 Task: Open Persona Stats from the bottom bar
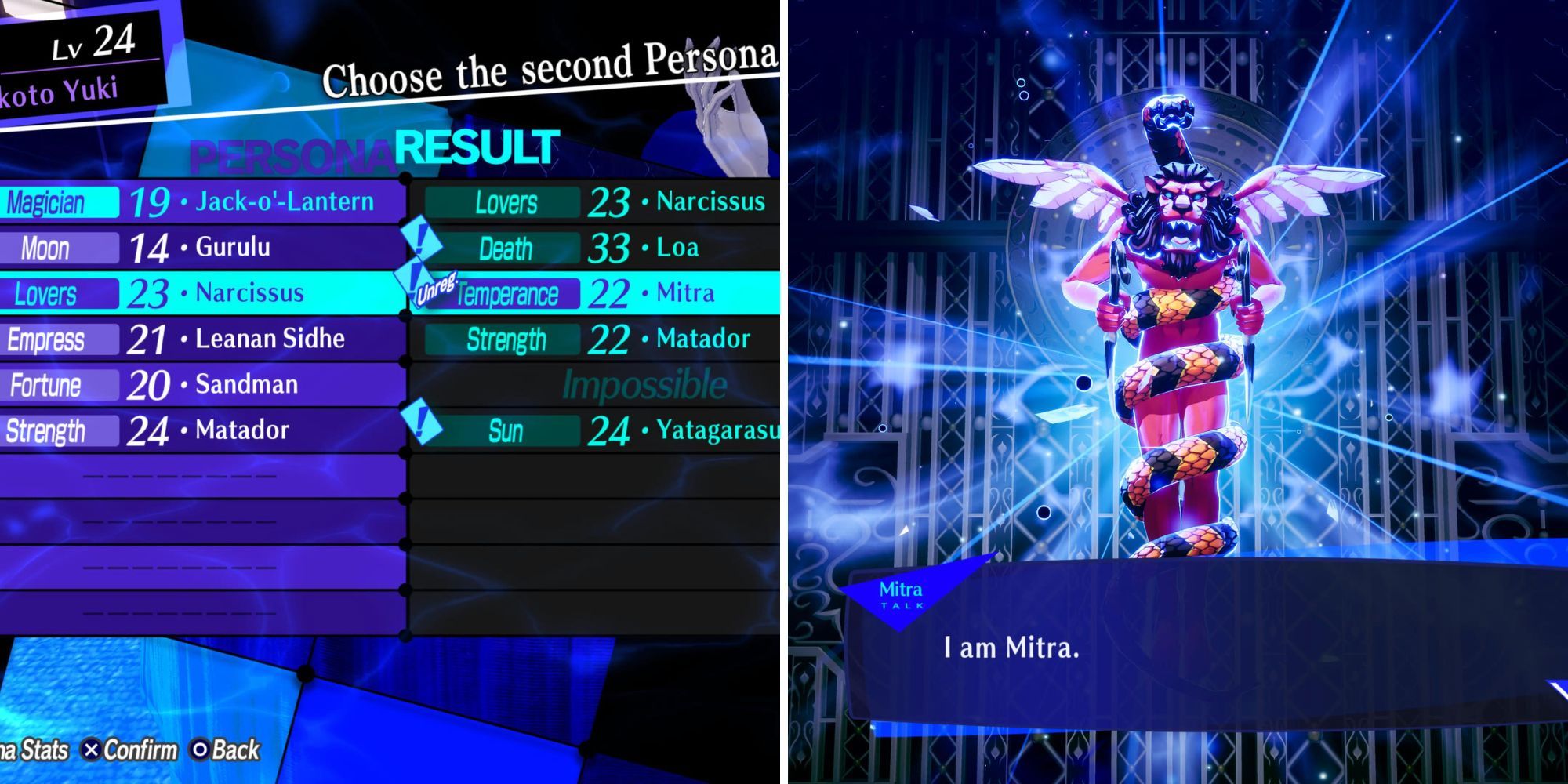pyautogui.click(x=31, y=748)
